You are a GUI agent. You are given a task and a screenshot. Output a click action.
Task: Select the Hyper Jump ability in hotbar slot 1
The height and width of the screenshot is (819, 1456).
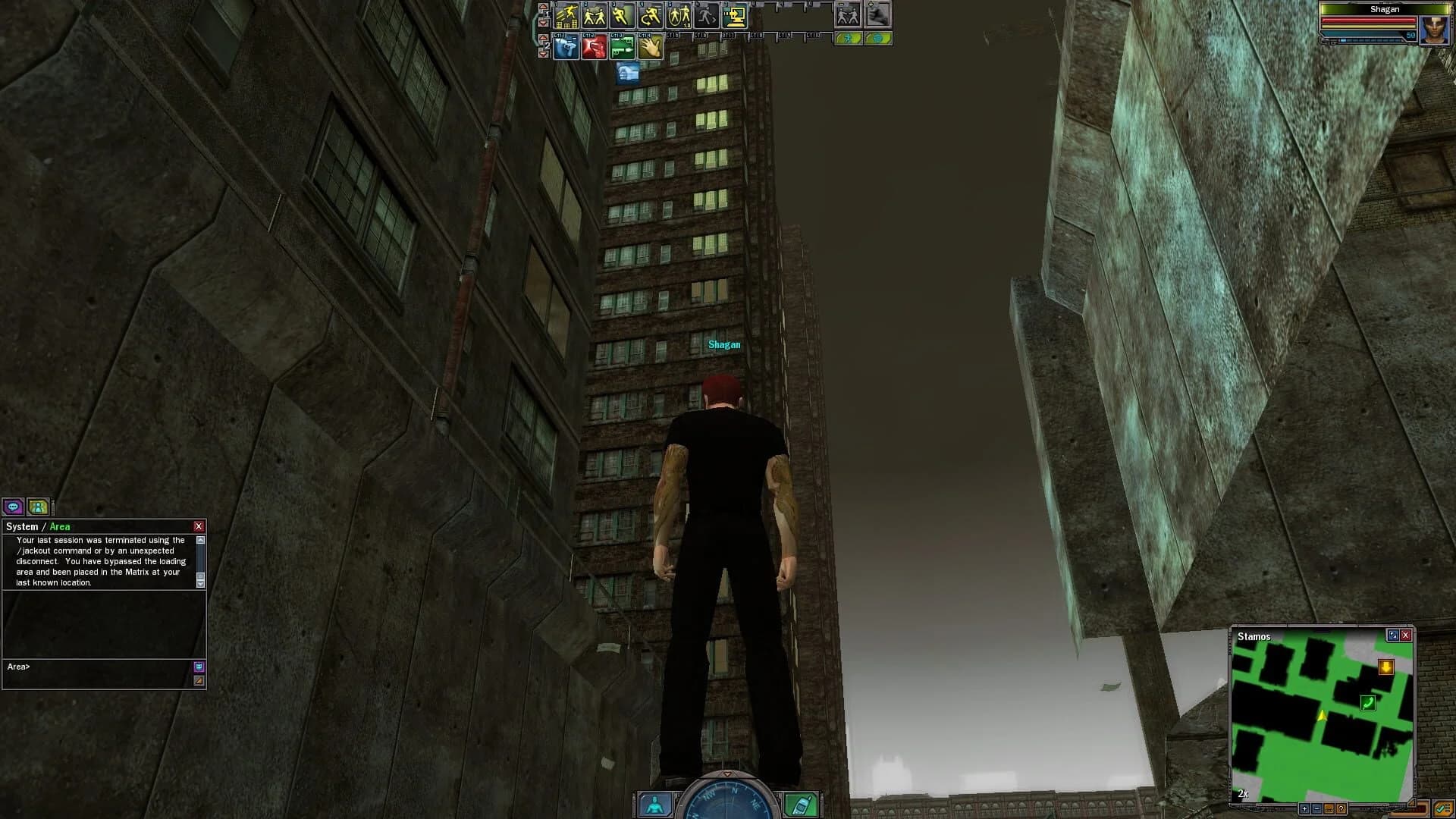pos(566,15)
